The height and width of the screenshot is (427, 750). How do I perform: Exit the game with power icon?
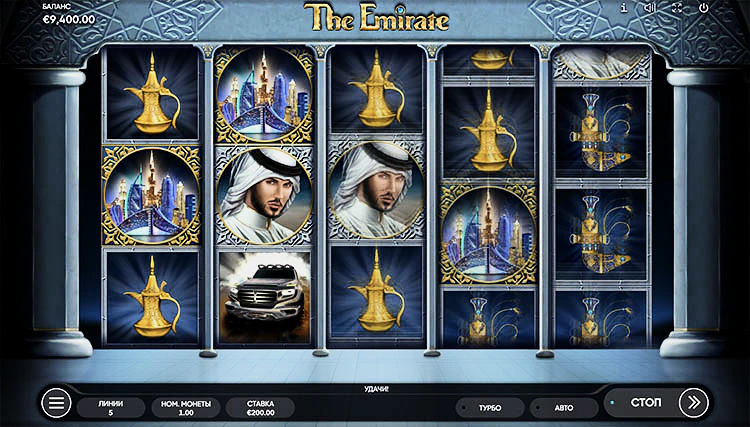point(704,8)
